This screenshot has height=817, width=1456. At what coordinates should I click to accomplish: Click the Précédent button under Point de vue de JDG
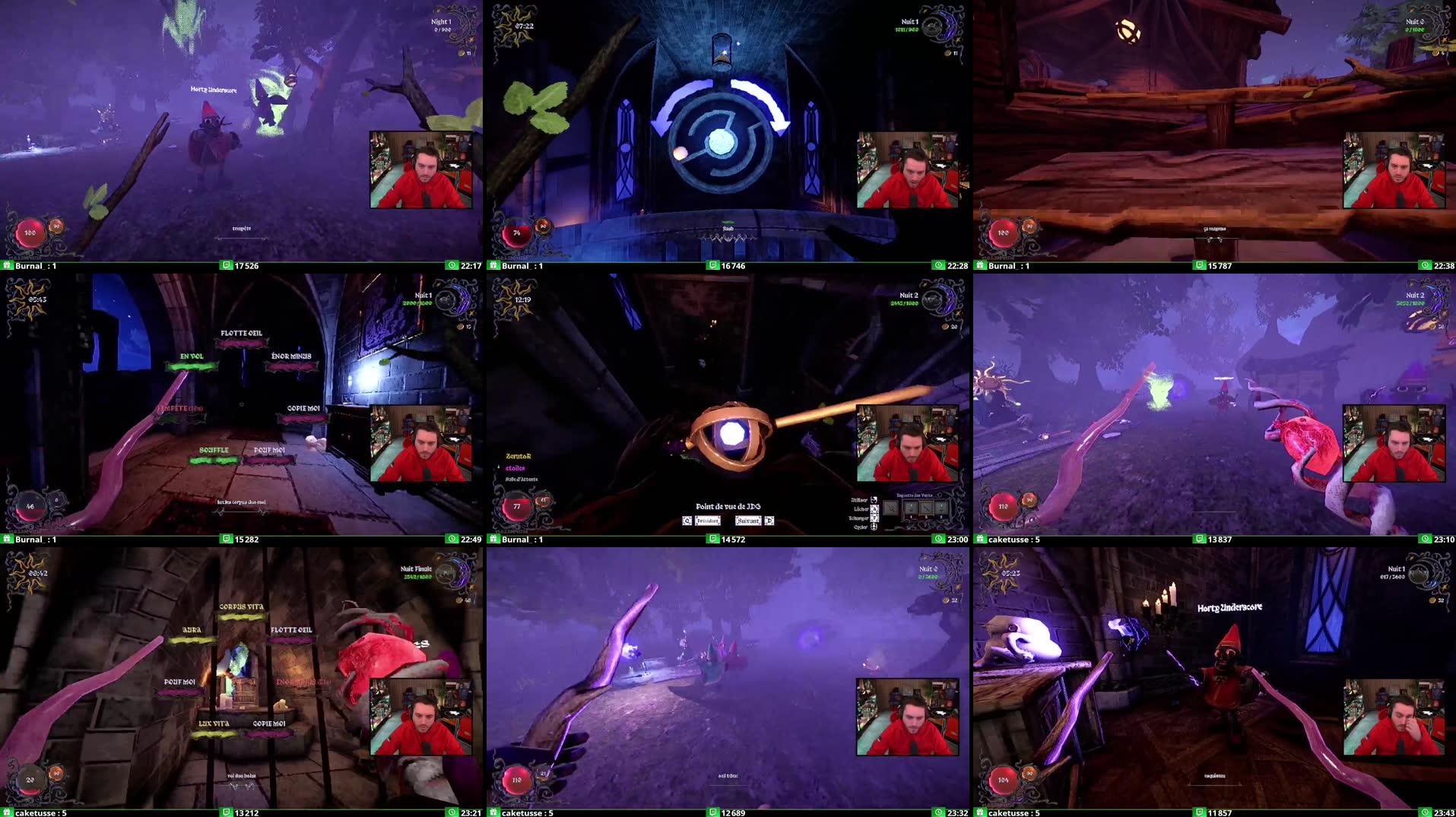click(x=708, y=521)
